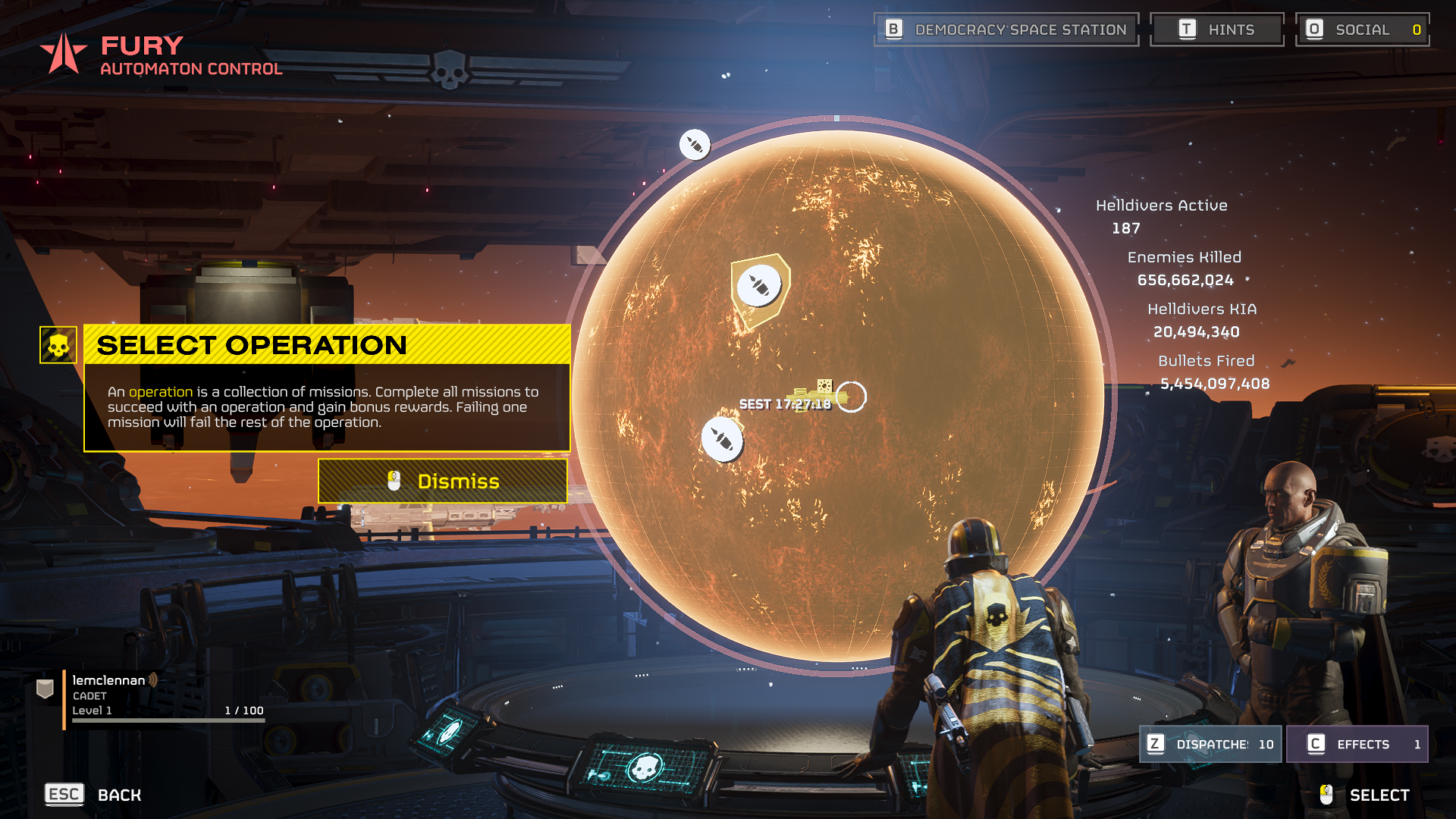Dismiss the Select Operation tutorial popup
This screenshot has width=1456, height=819.
click(x=443, y=481)
